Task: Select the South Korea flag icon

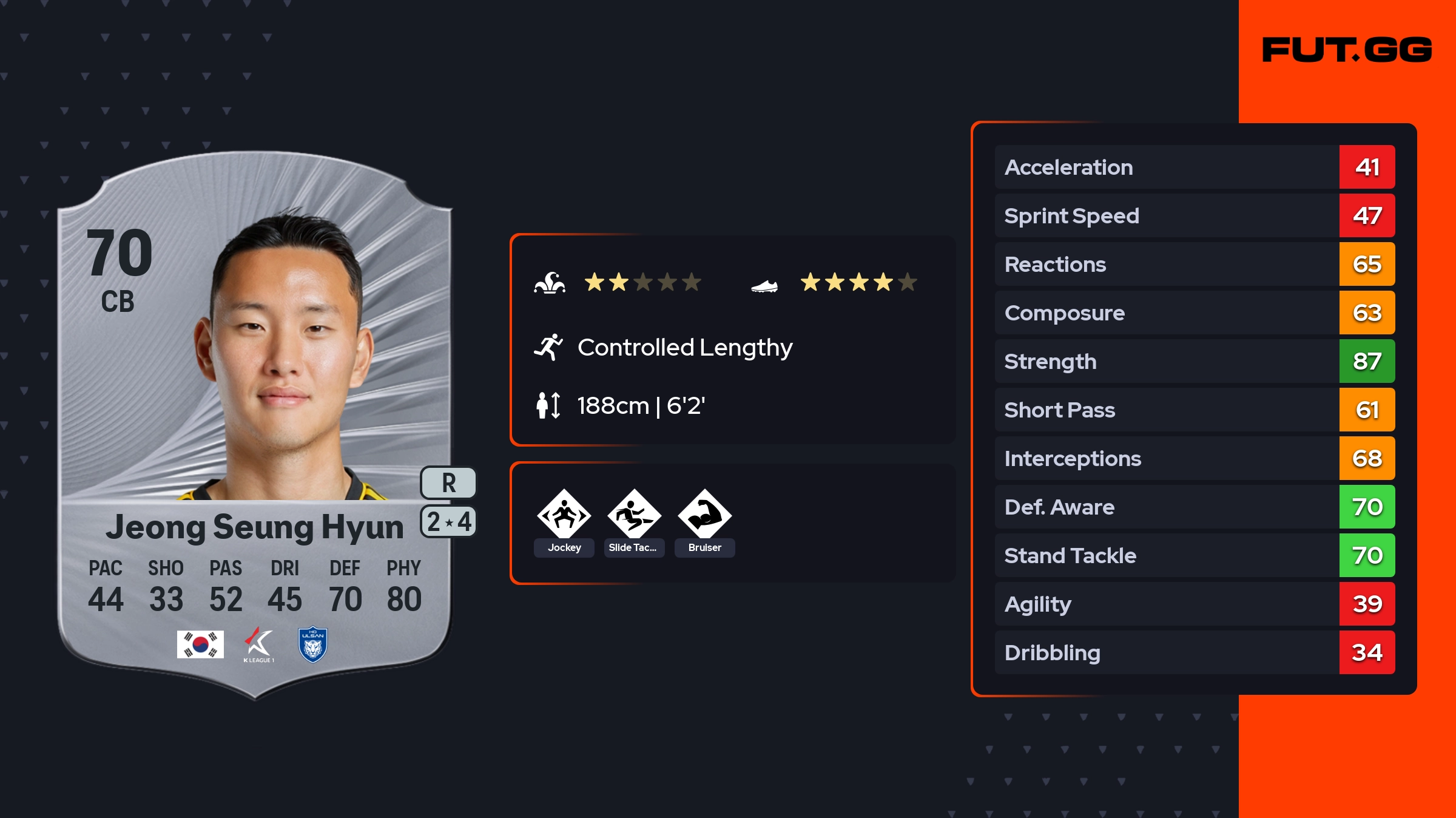Action: coord(200,644)
